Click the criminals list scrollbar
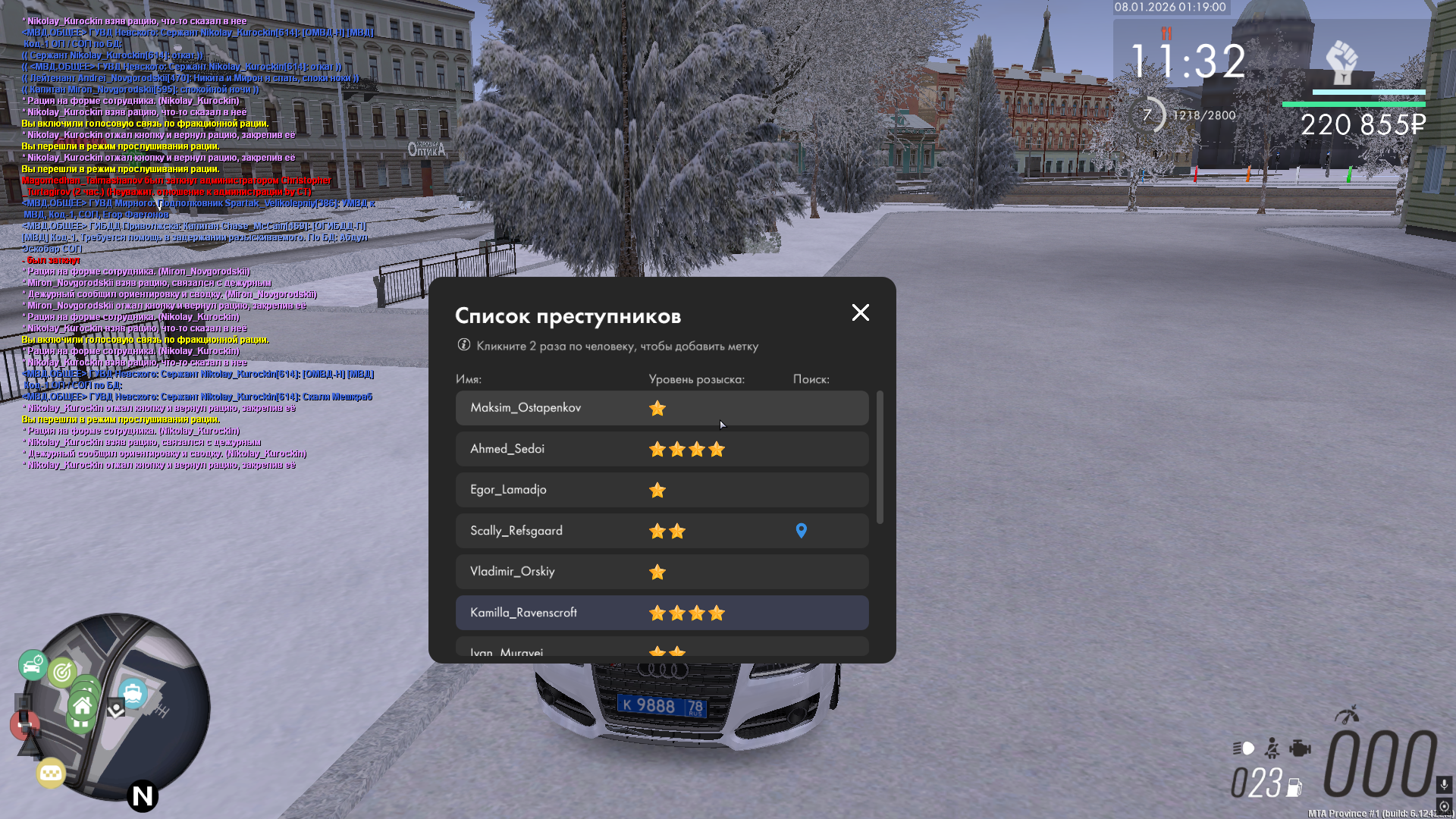This screenshot has width=1456, height=819. pos(880,457)
